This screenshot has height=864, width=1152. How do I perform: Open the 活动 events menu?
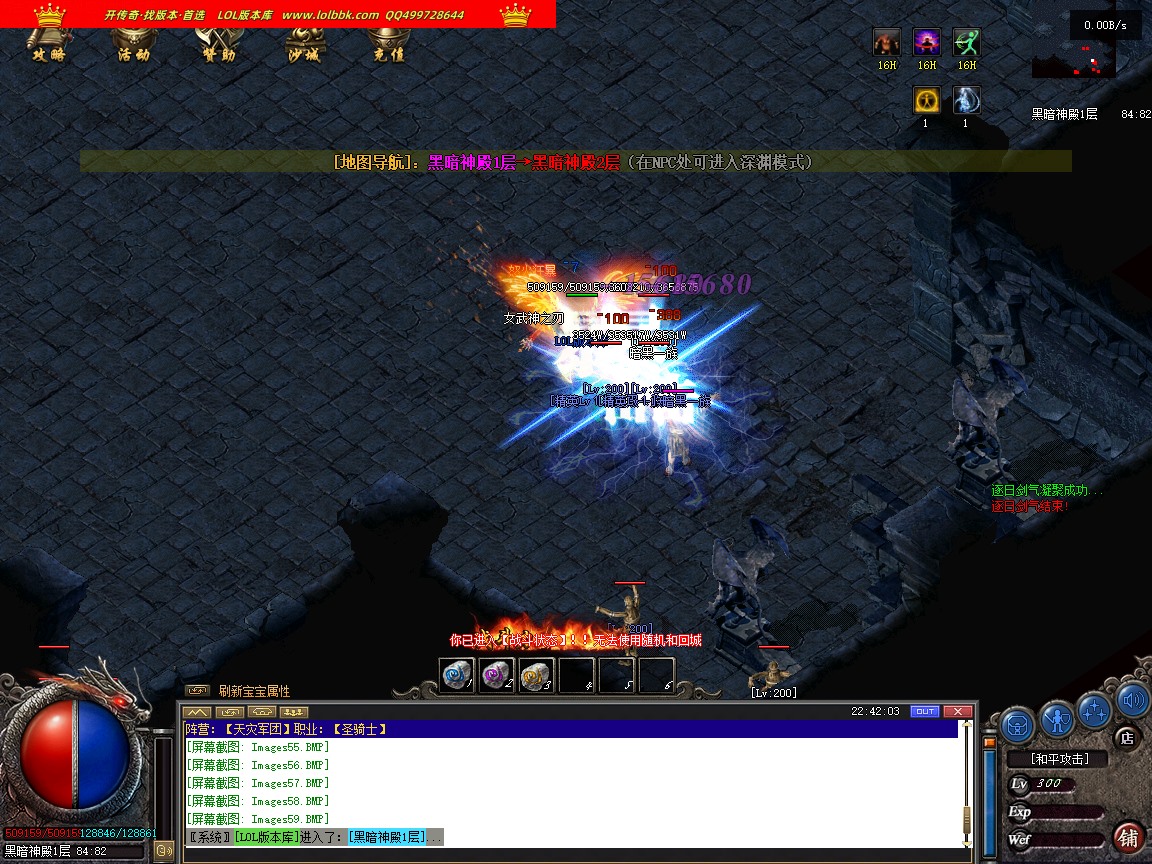133,45
